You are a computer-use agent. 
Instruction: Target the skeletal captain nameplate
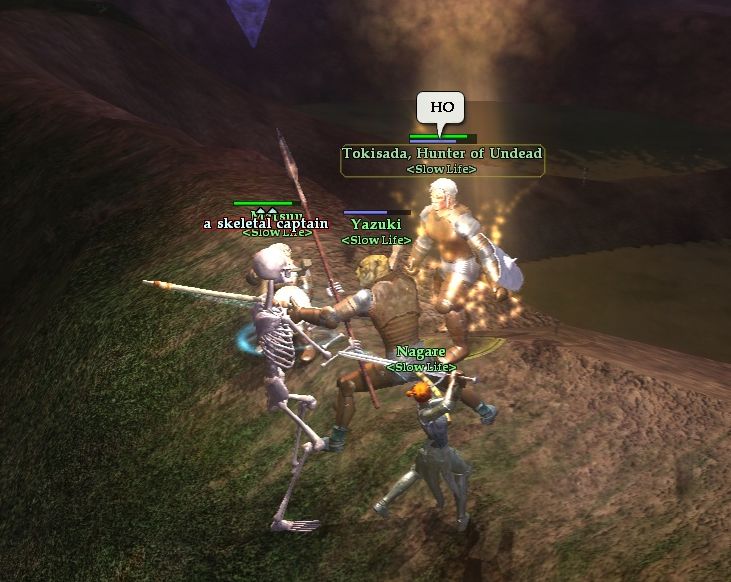tap(265, 224)
